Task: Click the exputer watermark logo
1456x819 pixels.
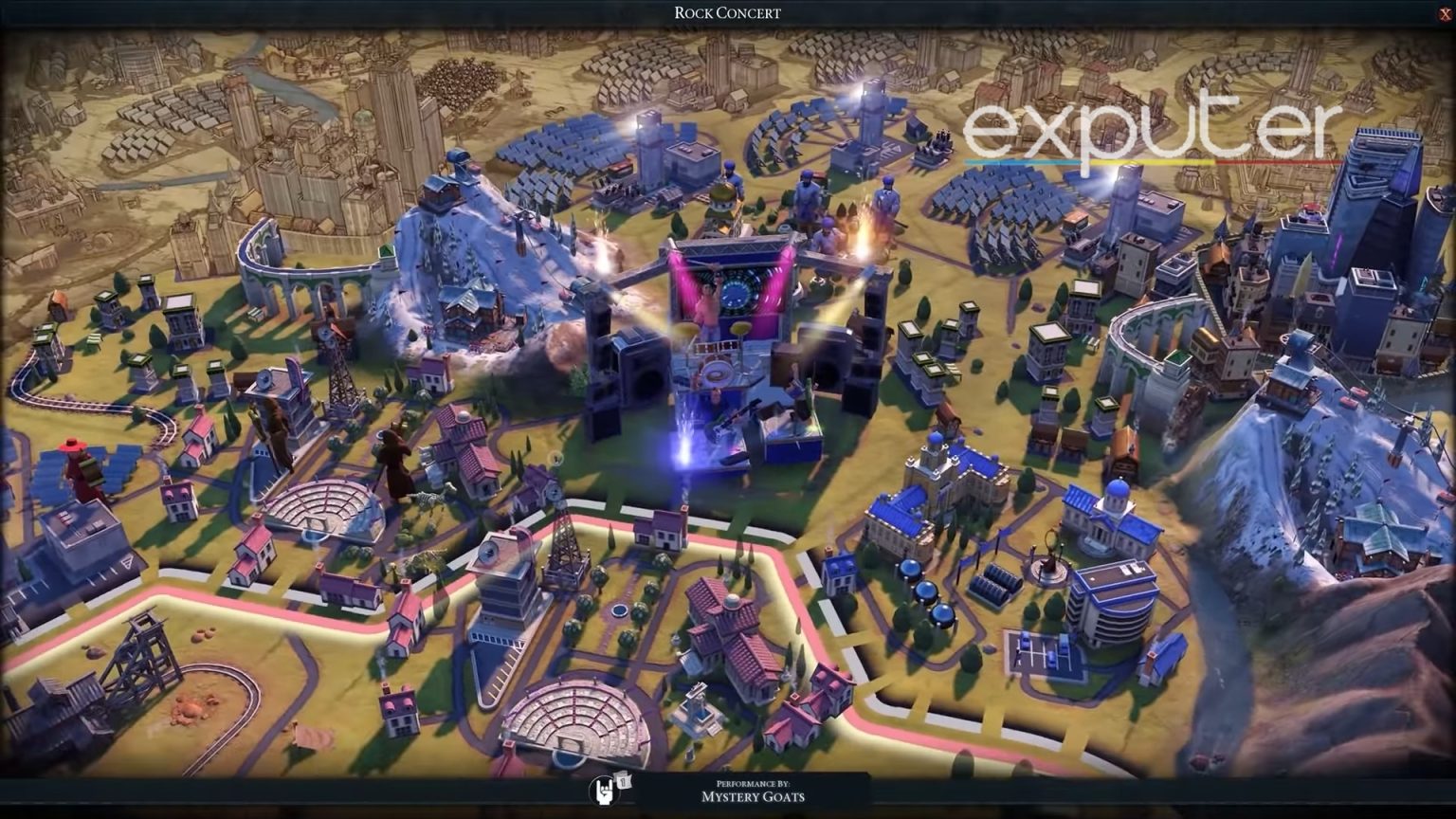Action: click(1149, 133)
